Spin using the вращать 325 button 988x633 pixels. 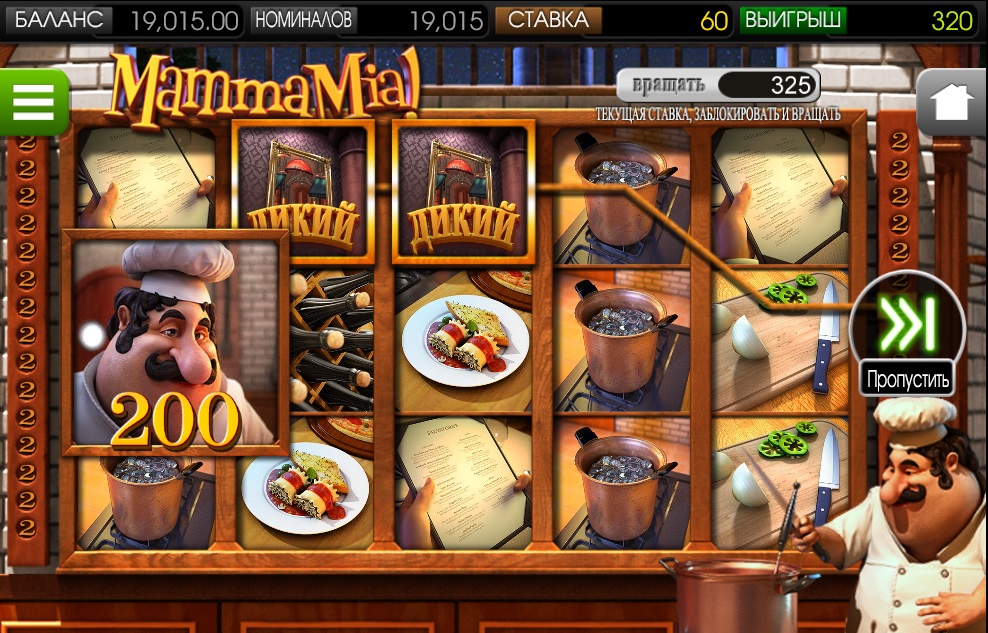718,84
